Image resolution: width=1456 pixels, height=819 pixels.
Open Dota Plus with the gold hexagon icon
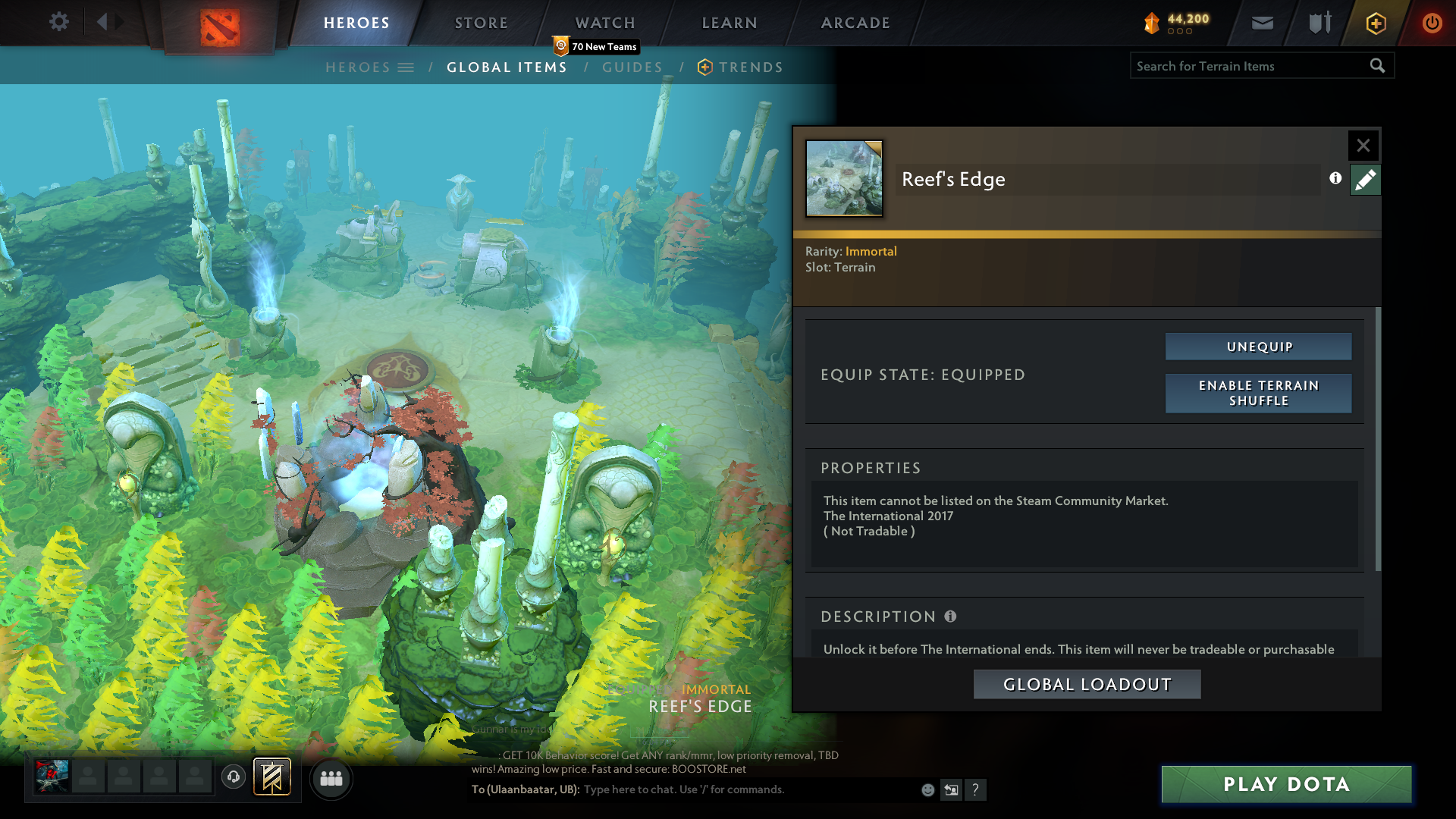click(x=1375, y=23)
